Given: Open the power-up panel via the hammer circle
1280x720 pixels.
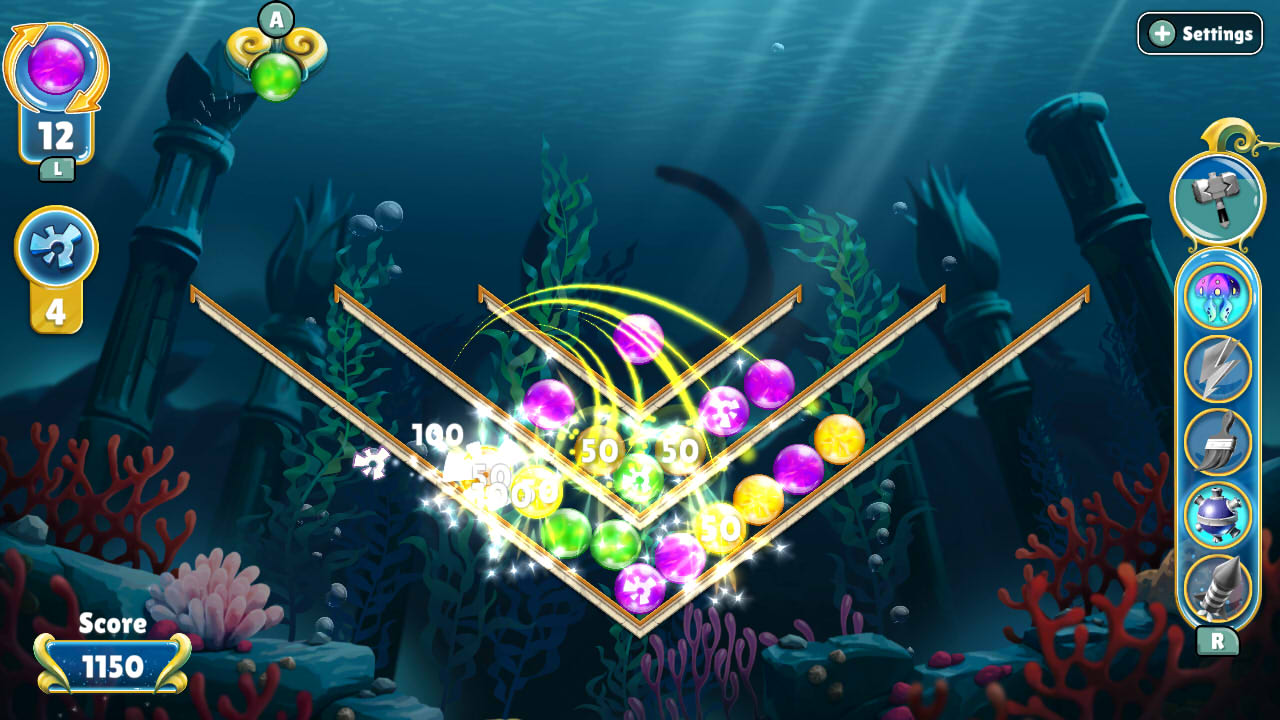Looking at the screenshot, I should click(1216, 197).
